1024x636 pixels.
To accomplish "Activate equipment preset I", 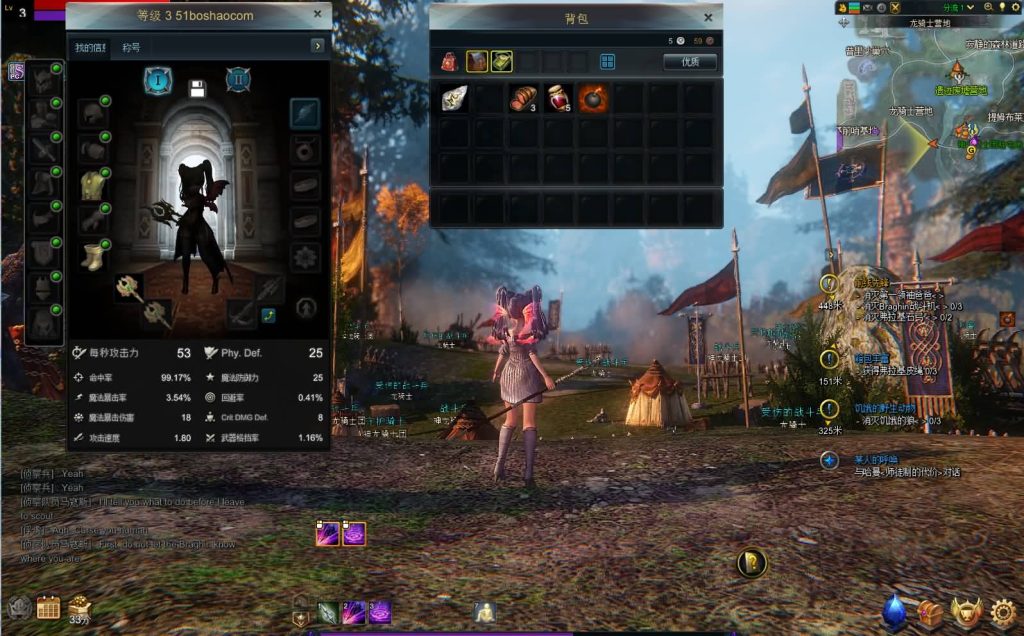I will coord(158,80).
